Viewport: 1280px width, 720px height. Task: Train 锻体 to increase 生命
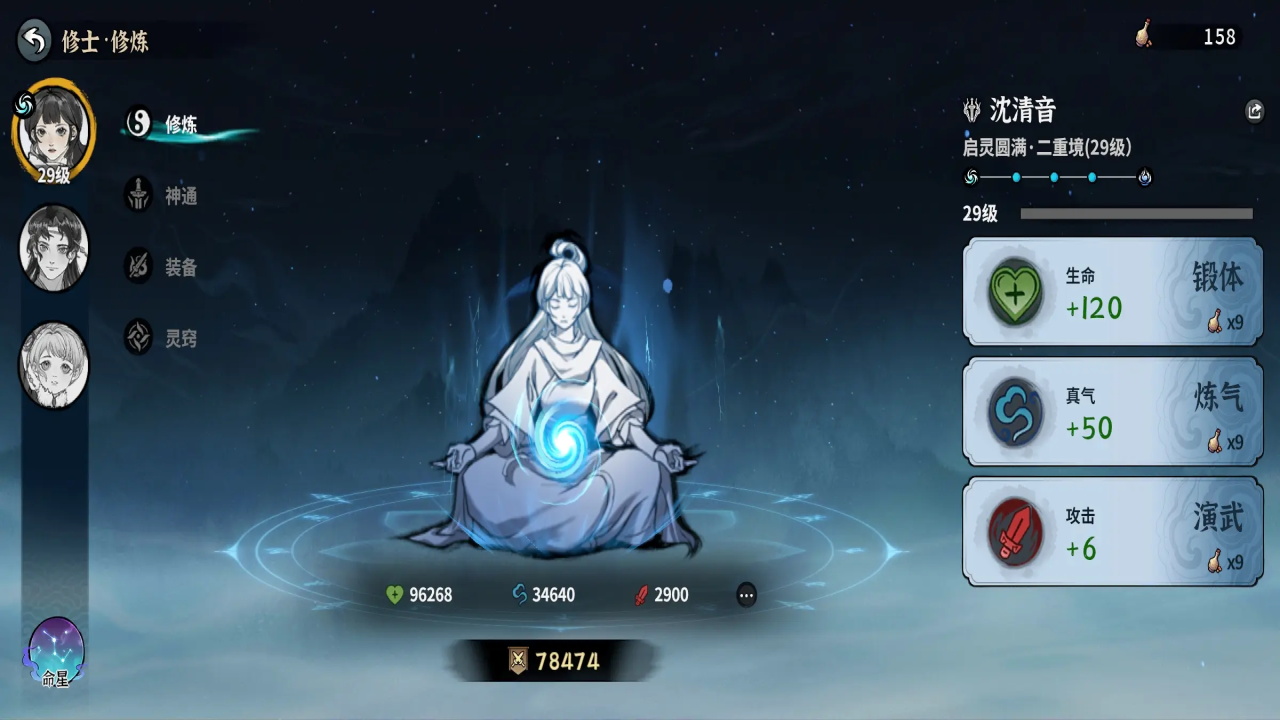(x=1112, y=292)
